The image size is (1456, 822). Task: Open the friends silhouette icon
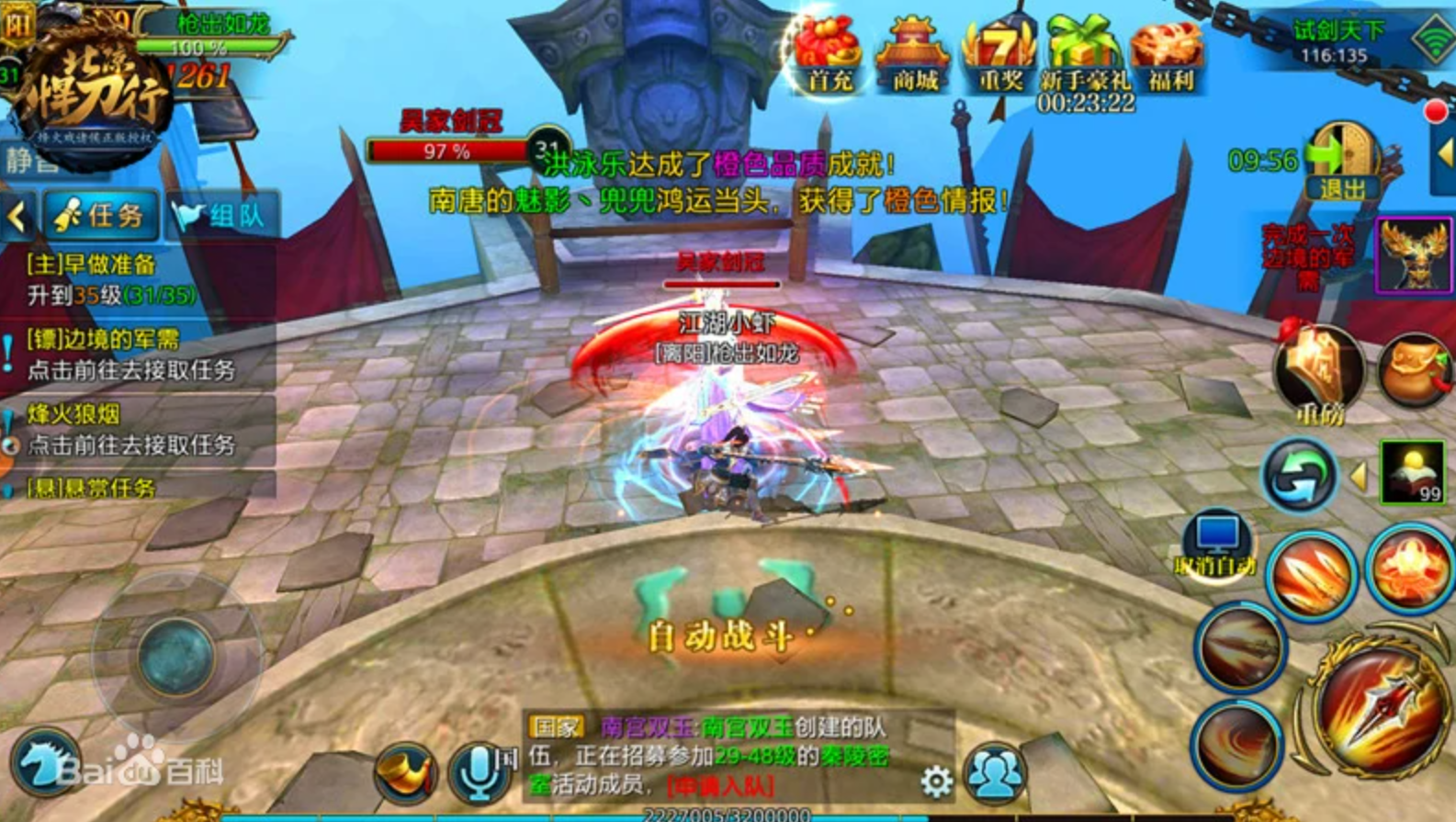[x=995, y=773]
